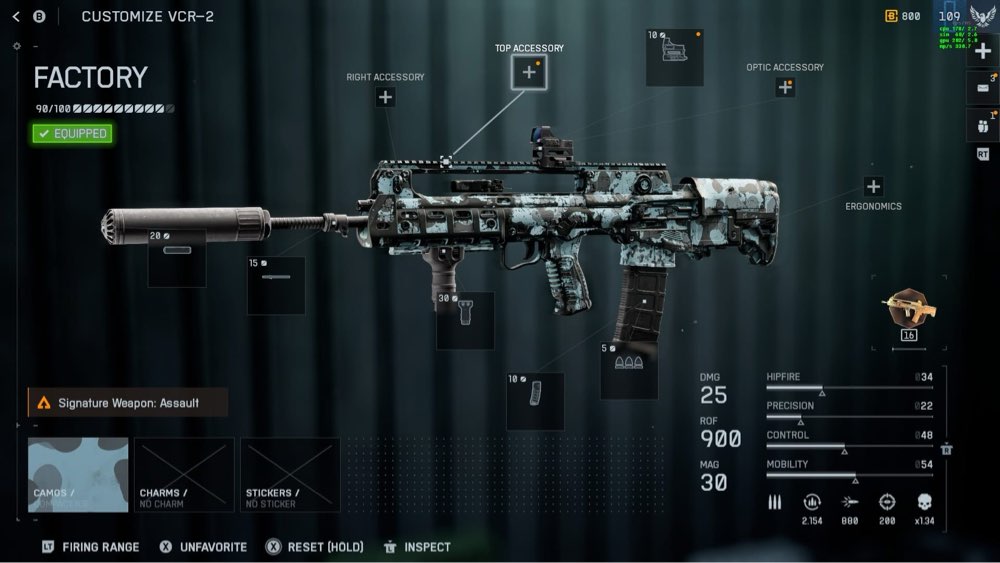1000x563 pixels.
Task: Add an Optic Accessory attachment
Action: pyautogui.click(x=785, y=87)
